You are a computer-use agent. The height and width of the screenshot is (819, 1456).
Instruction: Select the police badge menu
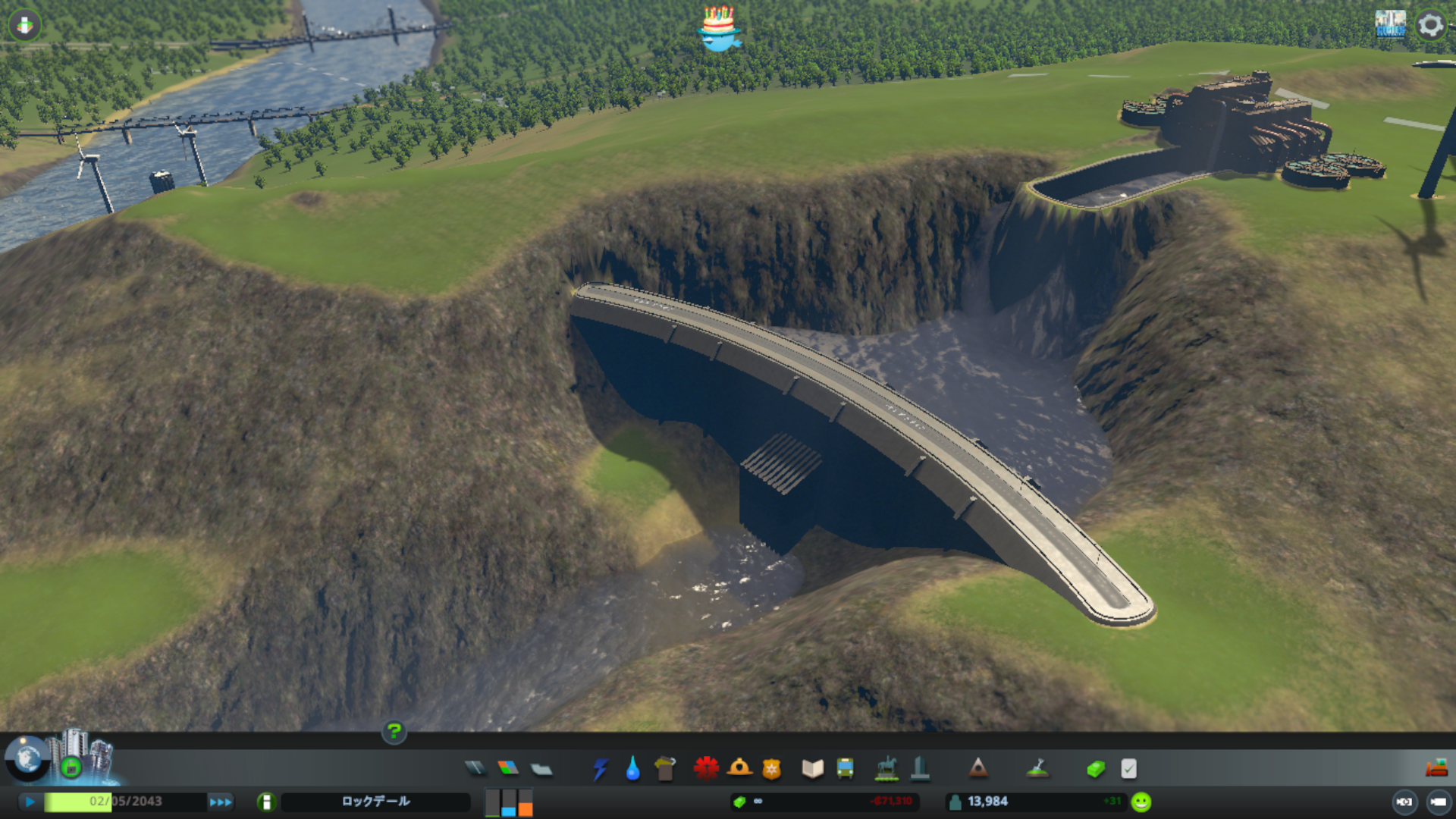click(771, 769)
